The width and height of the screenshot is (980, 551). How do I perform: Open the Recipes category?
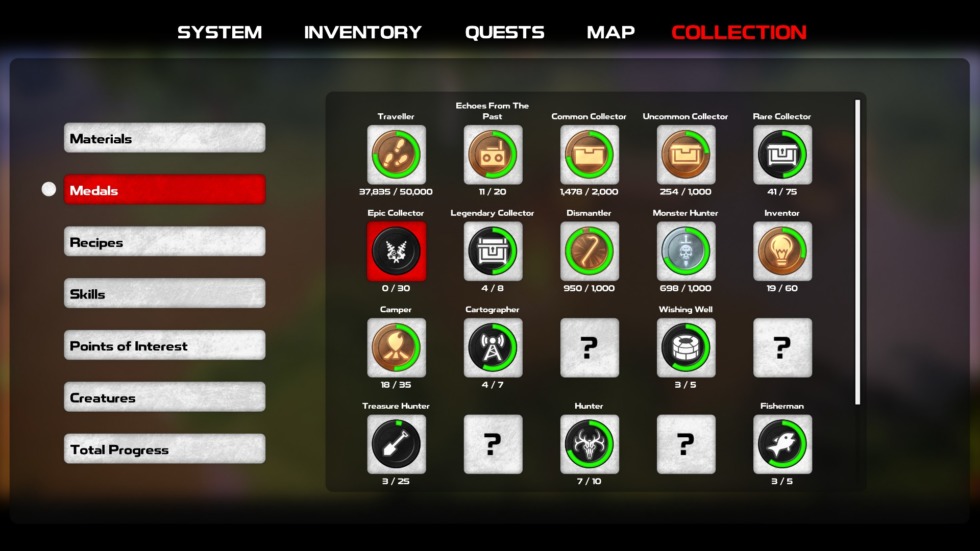coord(164,242)
